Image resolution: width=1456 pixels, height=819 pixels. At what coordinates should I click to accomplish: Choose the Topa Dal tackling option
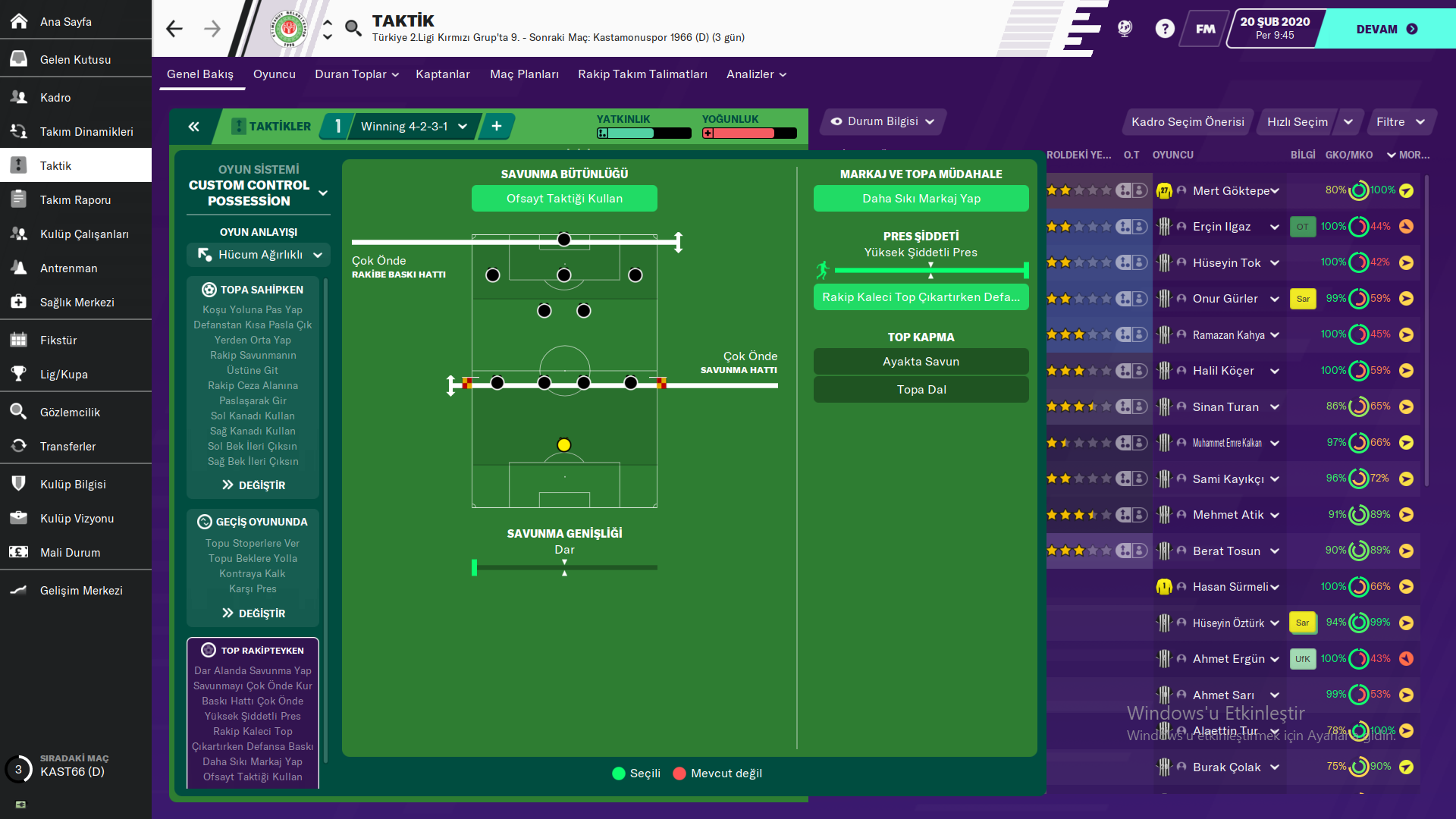[x=921, y=390]
